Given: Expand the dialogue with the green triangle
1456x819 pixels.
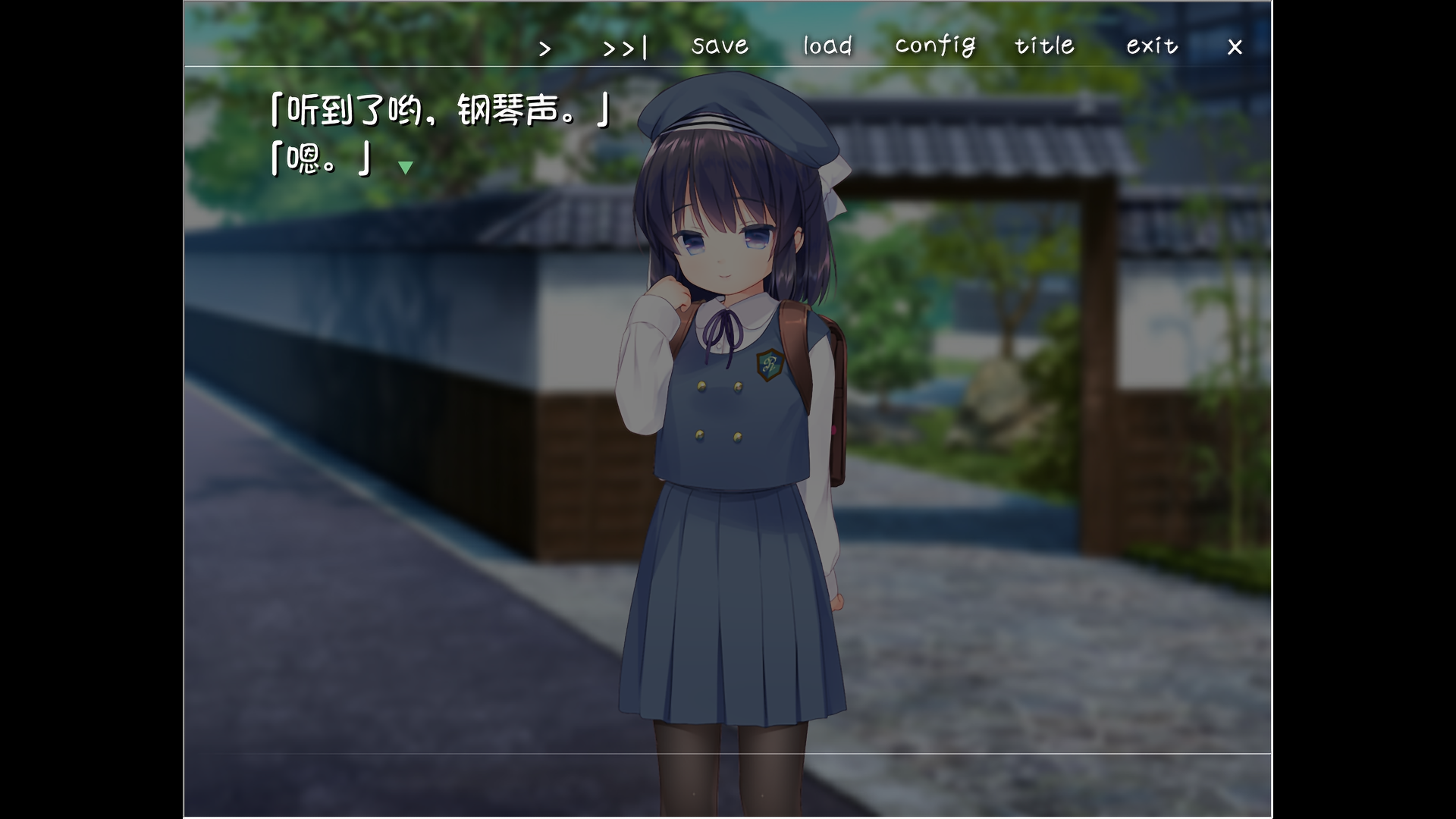Looking at the screenshot, I should coord(406,168).
